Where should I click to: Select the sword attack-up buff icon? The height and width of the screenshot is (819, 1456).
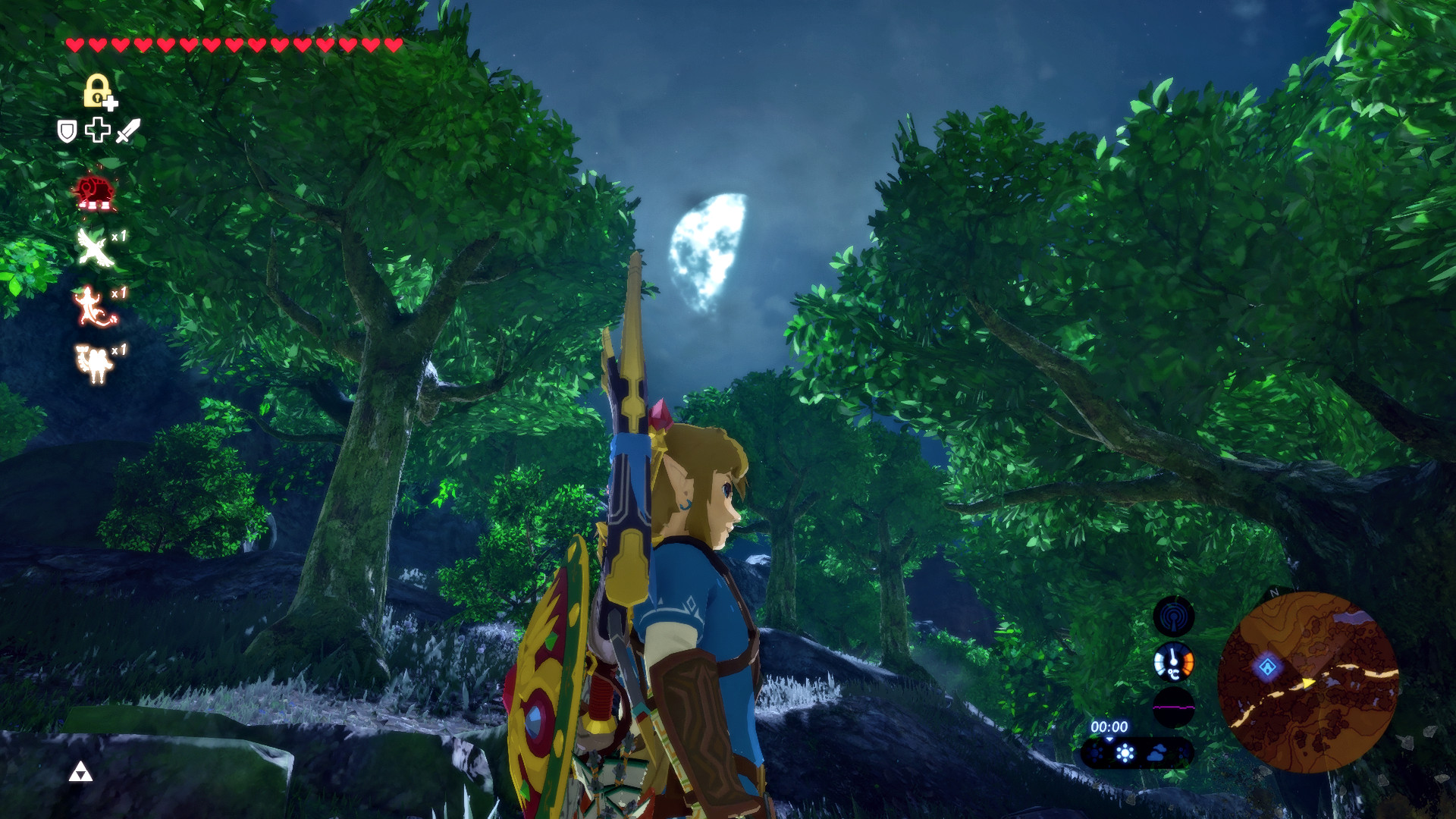128,130
